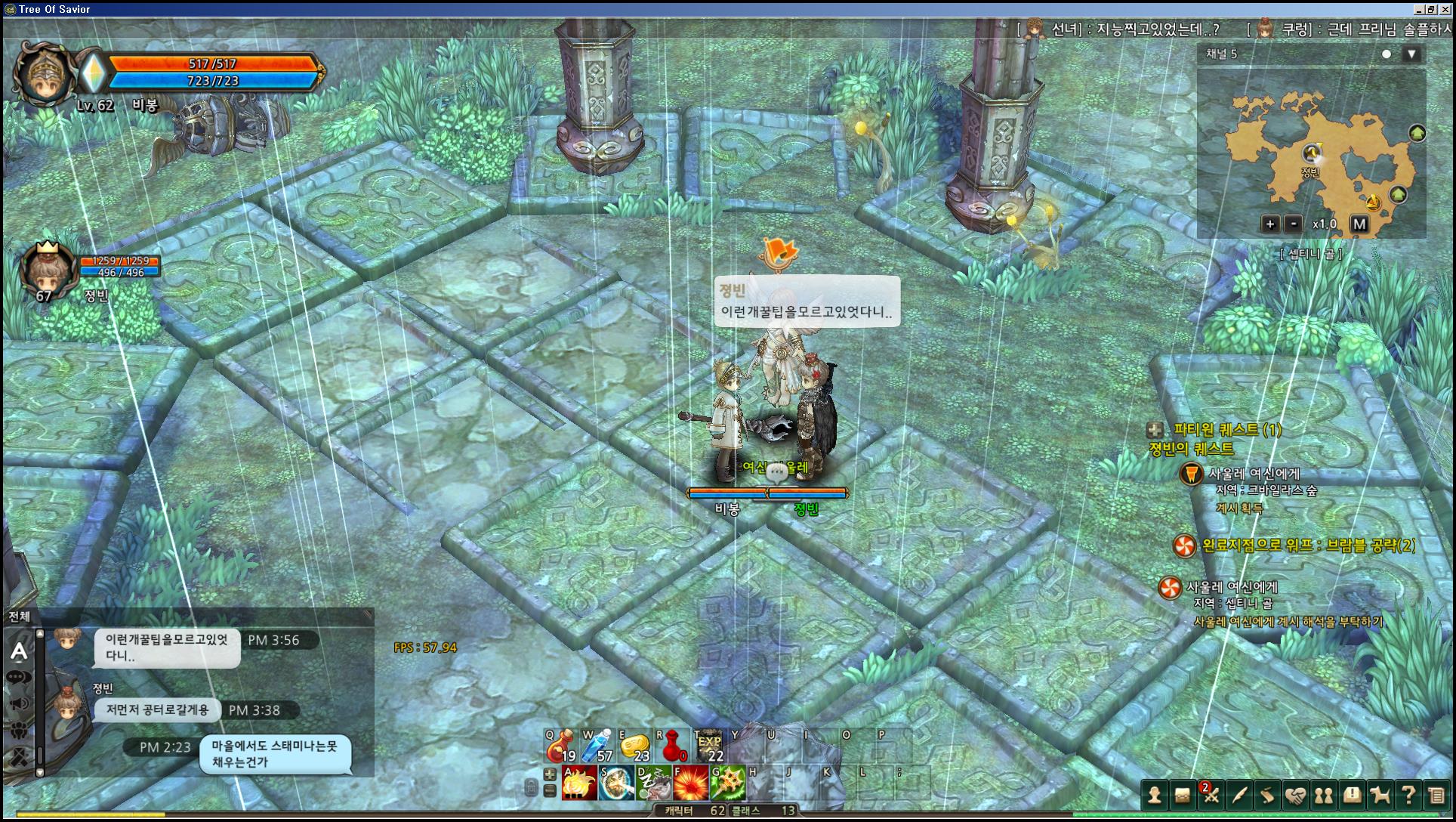
Task: Zoom out the minimap with the minus button
Action: tap(1294, 224)
